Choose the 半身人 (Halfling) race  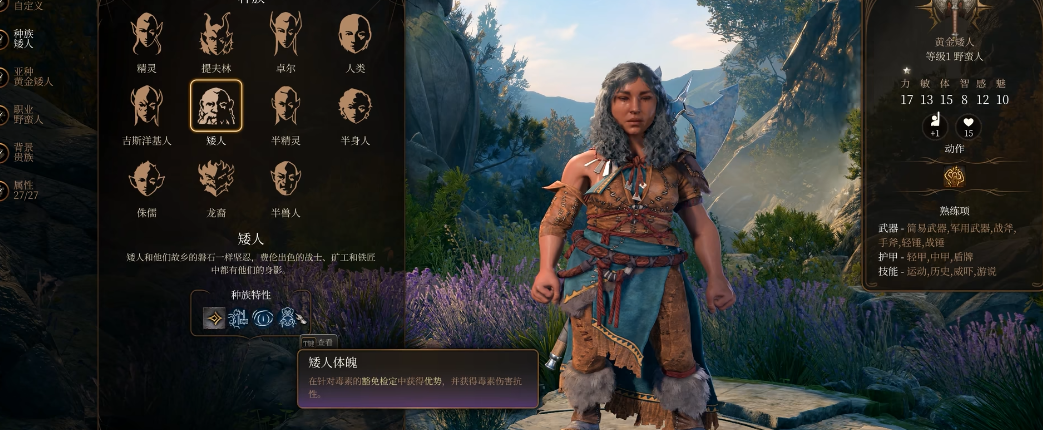[355, 105]
